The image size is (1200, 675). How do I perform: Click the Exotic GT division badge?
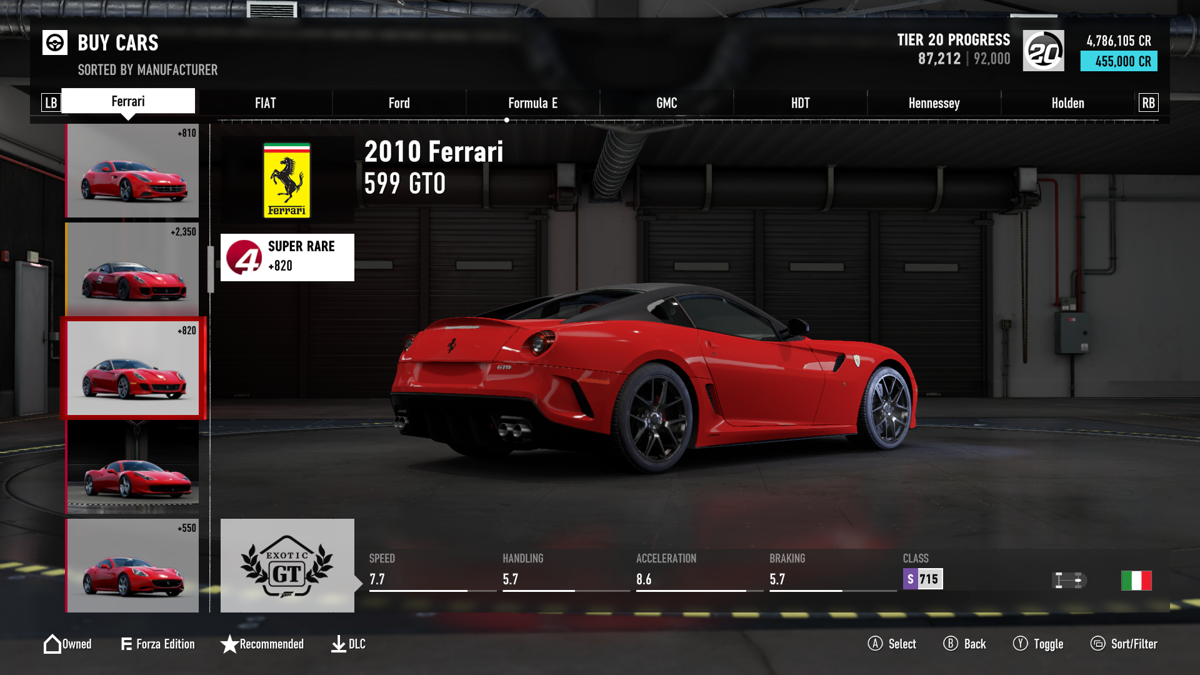pos(287,565)
